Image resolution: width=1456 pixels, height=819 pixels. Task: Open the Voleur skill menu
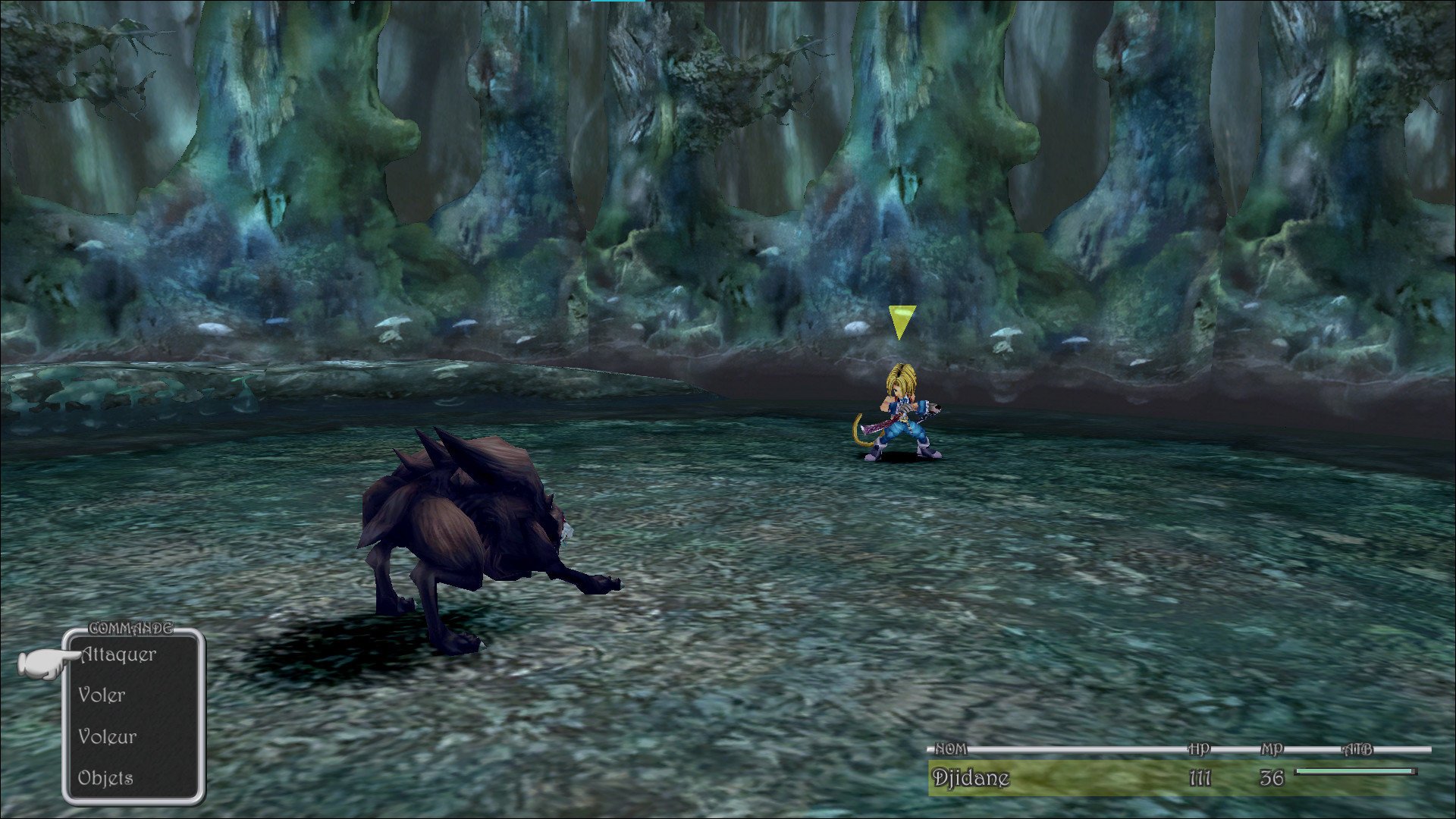point(108,736)
